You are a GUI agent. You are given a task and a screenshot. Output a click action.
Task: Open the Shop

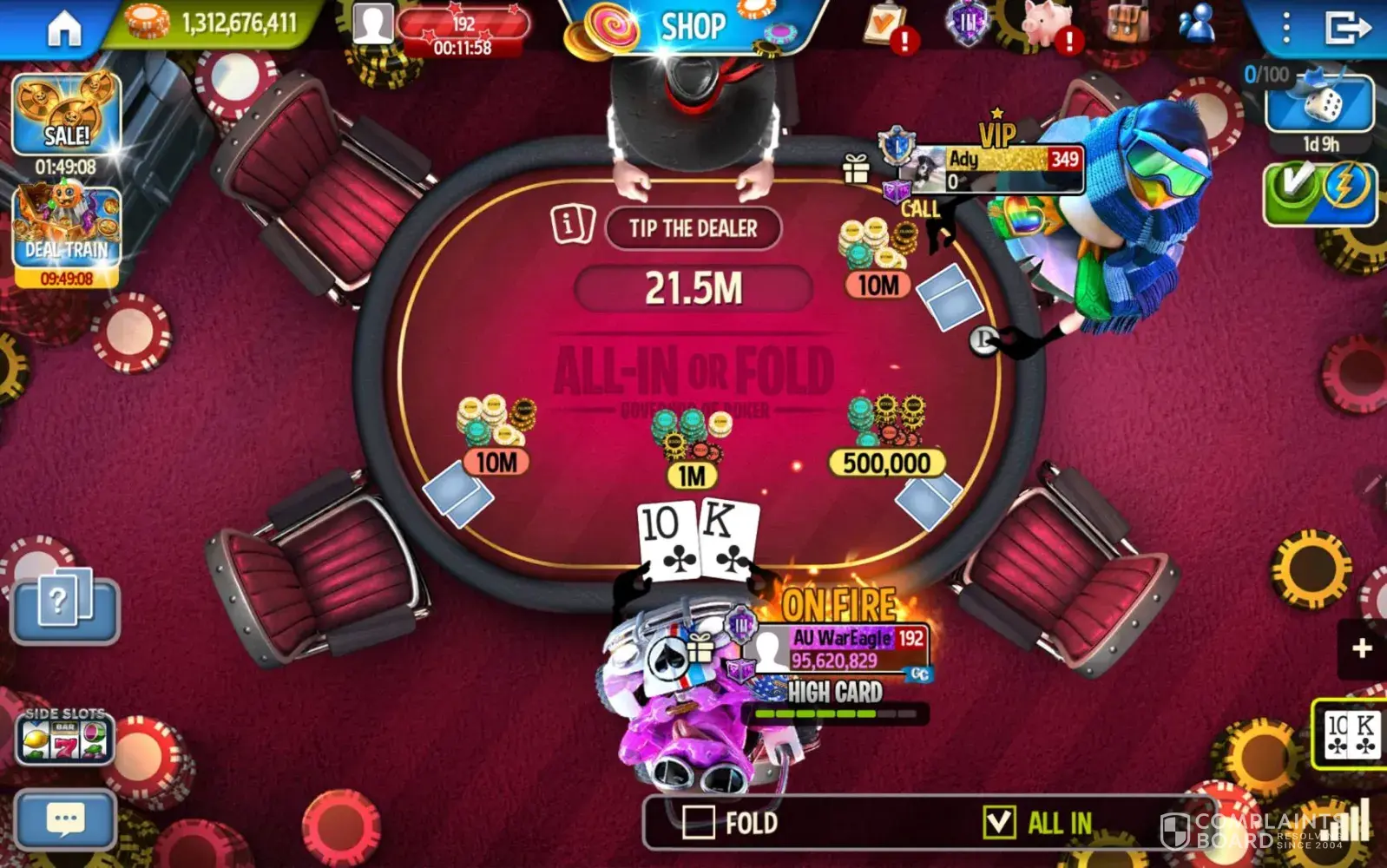coord(692,27)
